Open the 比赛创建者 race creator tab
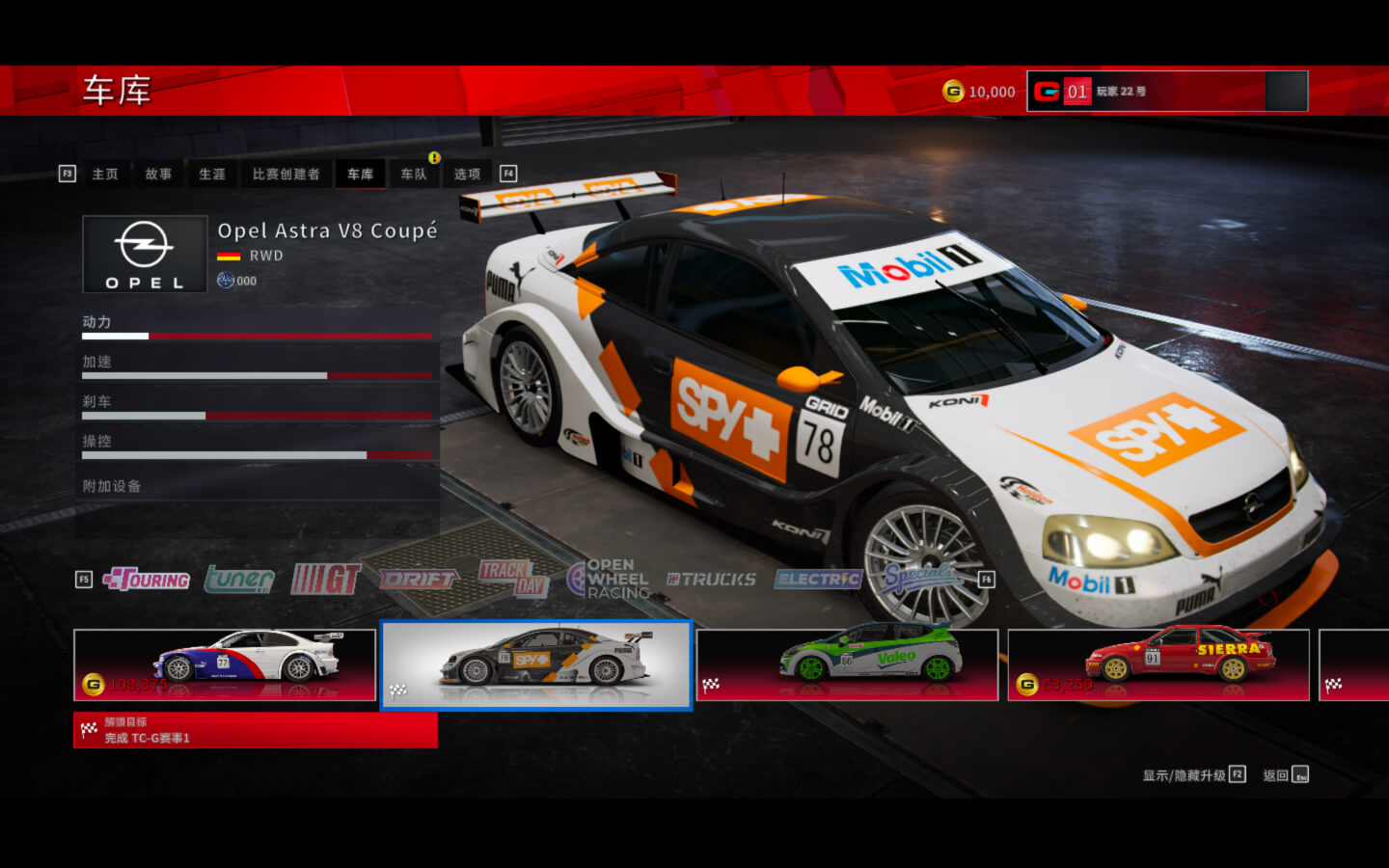 pos(286,175)
